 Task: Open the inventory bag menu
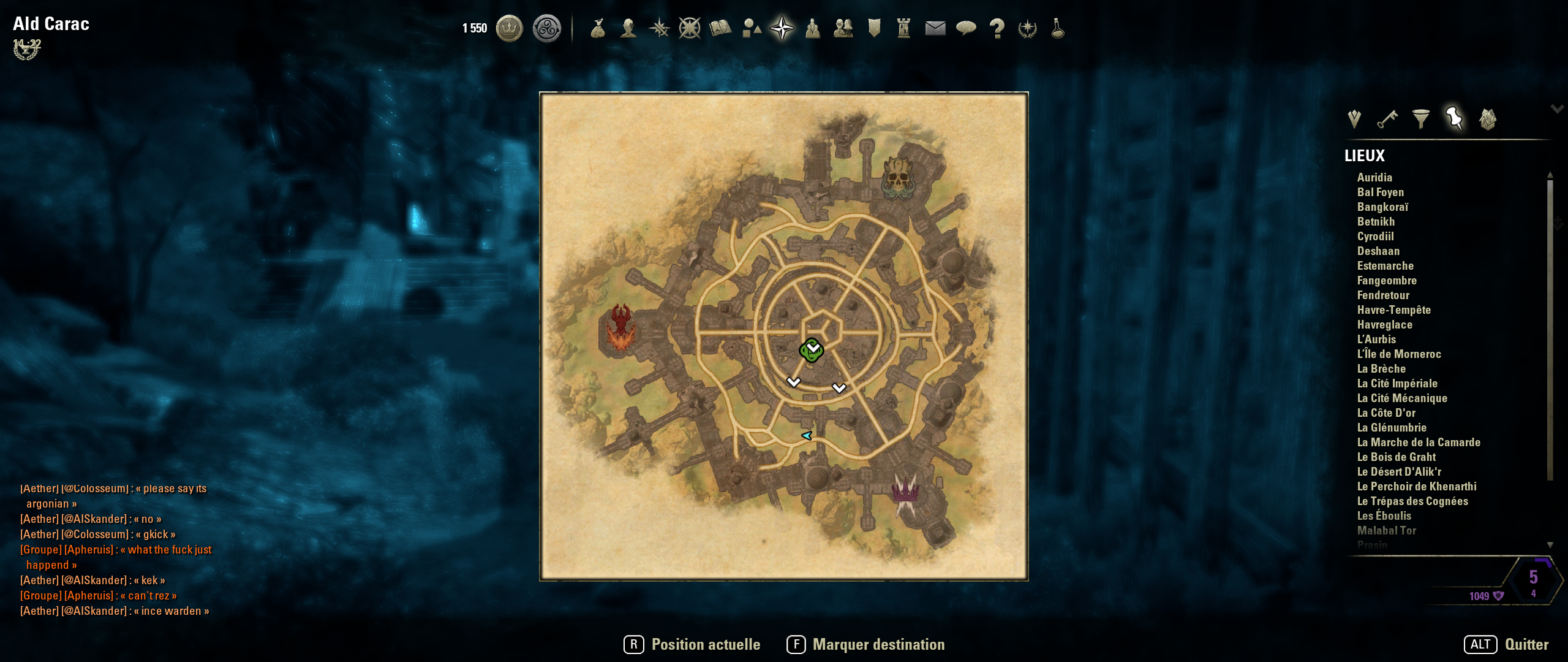pyautogui.click(x=598, y=28)
